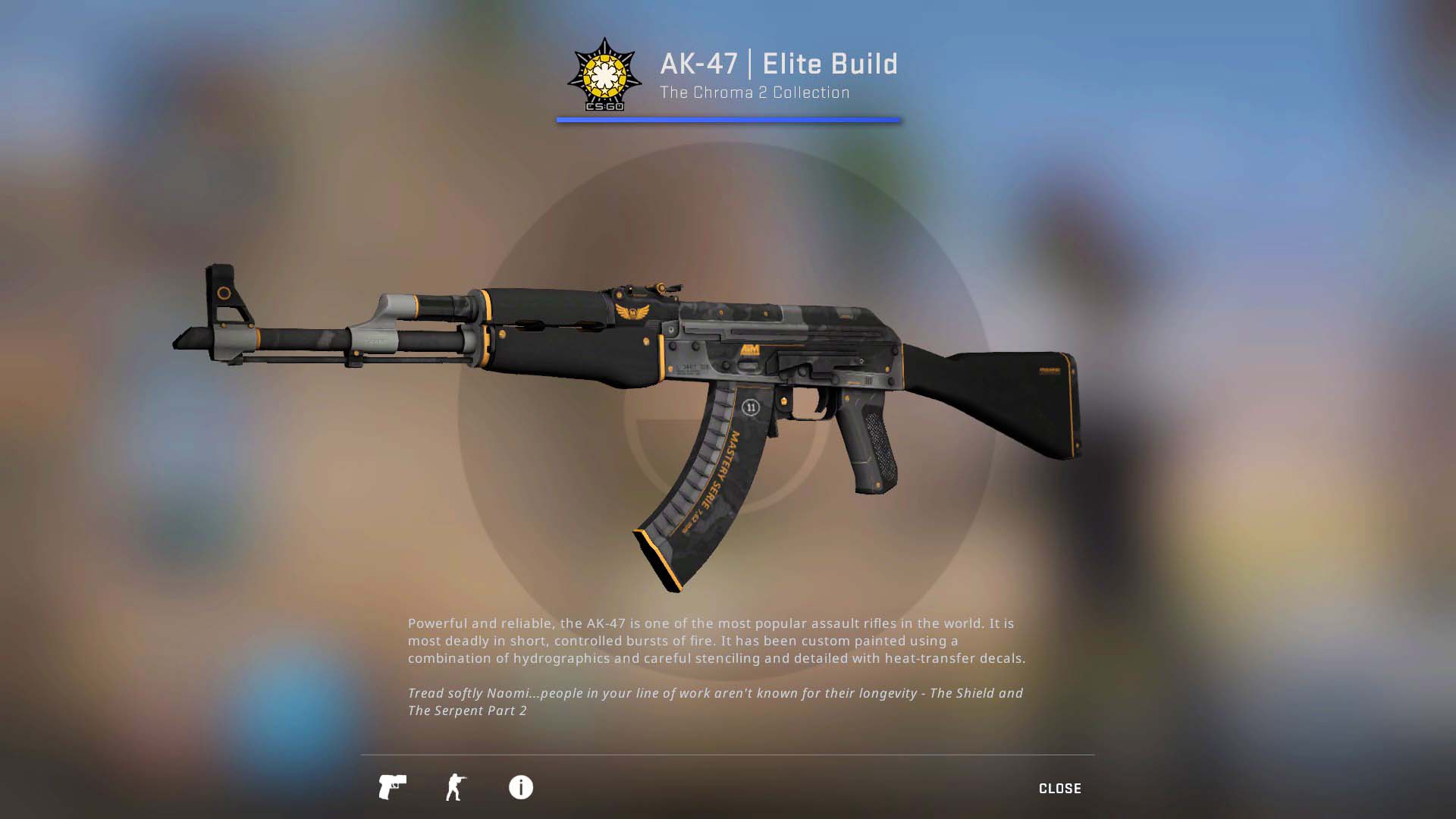Click the weapon description paragraph
Screen dimensions: 1456x819
716,641
